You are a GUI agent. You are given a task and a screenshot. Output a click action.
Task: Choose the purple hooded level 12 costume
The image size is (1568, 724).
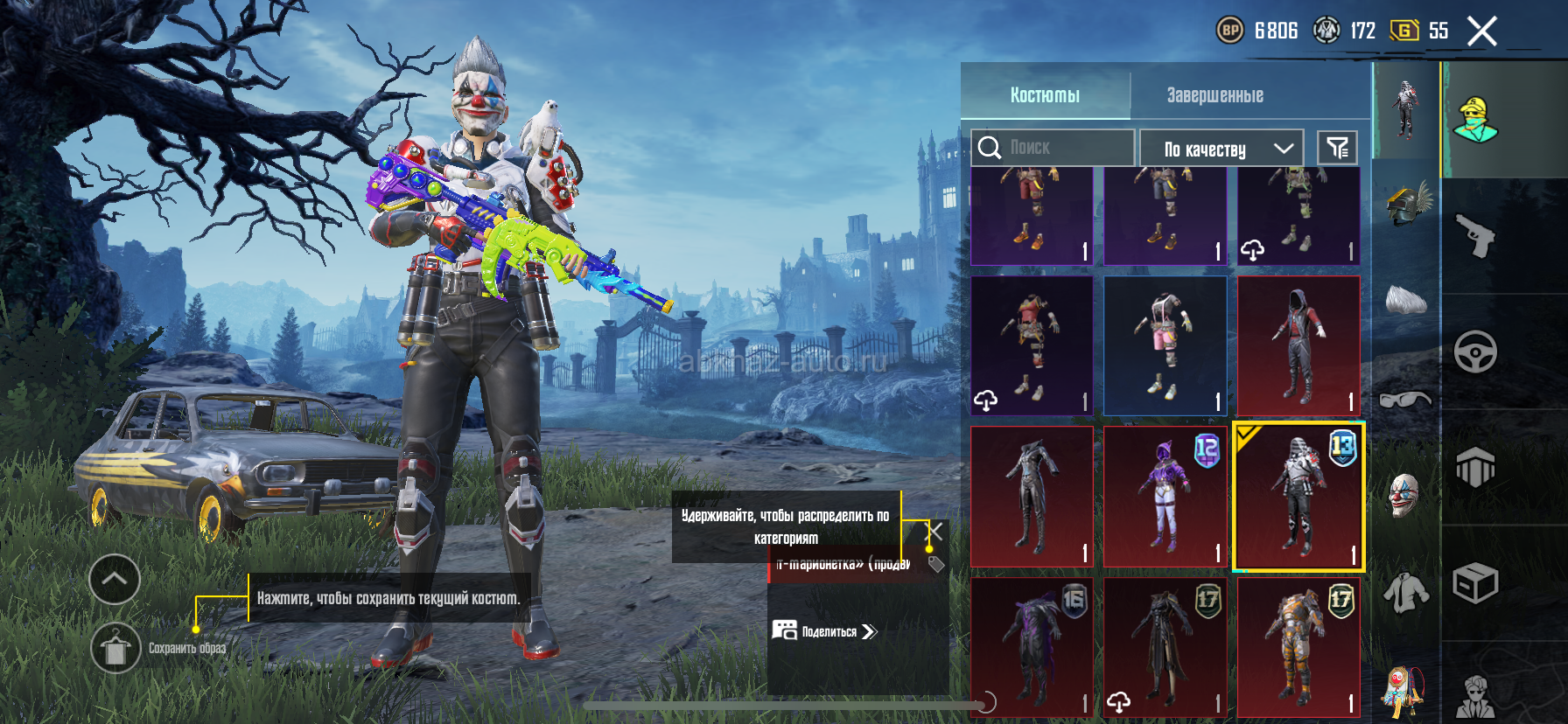click(1165, 497)
